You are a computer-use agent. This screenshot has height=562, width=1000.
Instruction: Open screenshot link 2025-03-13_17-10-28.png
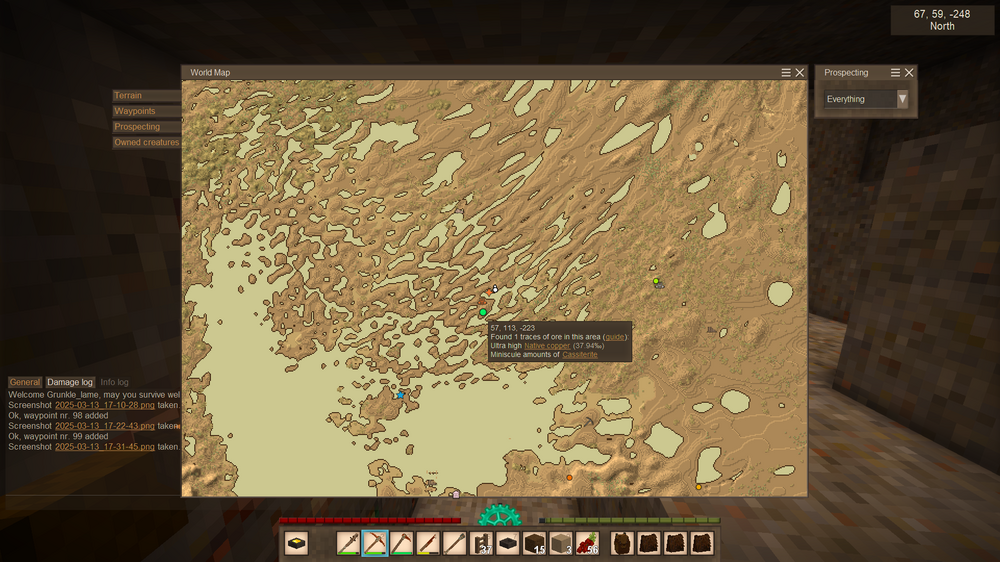[105, 404]
